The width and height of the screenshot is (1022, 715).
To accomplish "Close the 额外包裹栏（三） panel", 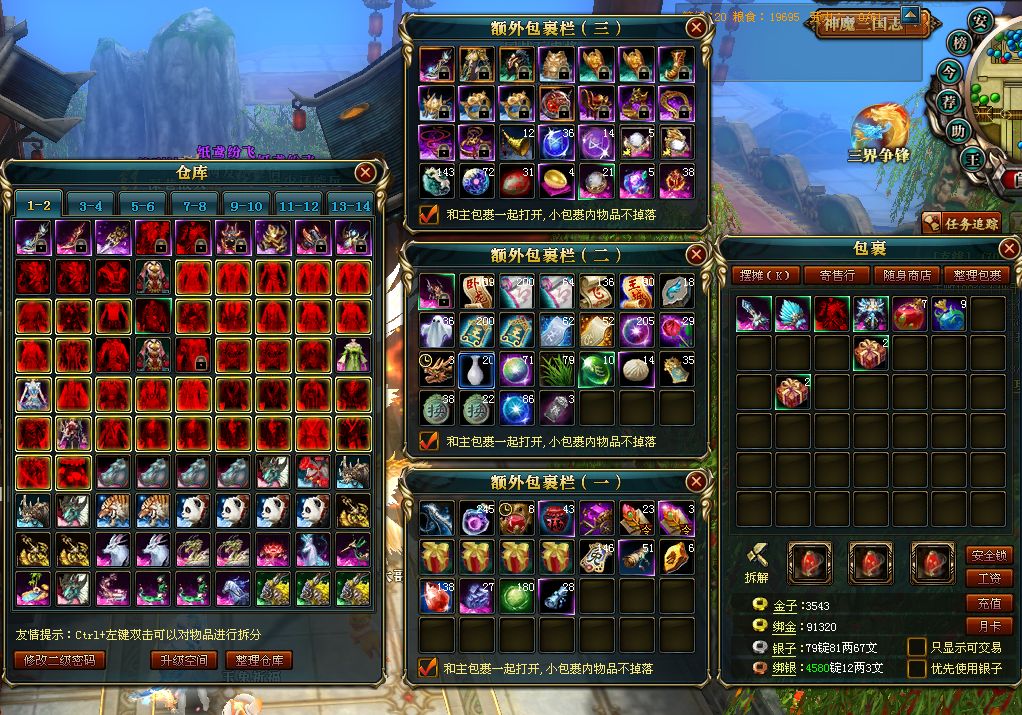I will 696,28.
